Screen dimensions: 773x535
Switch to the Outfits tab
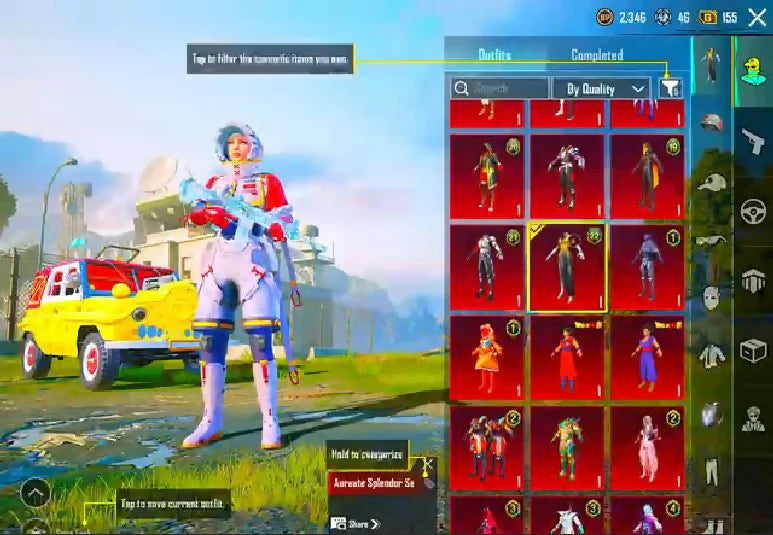tap(494, 55)
